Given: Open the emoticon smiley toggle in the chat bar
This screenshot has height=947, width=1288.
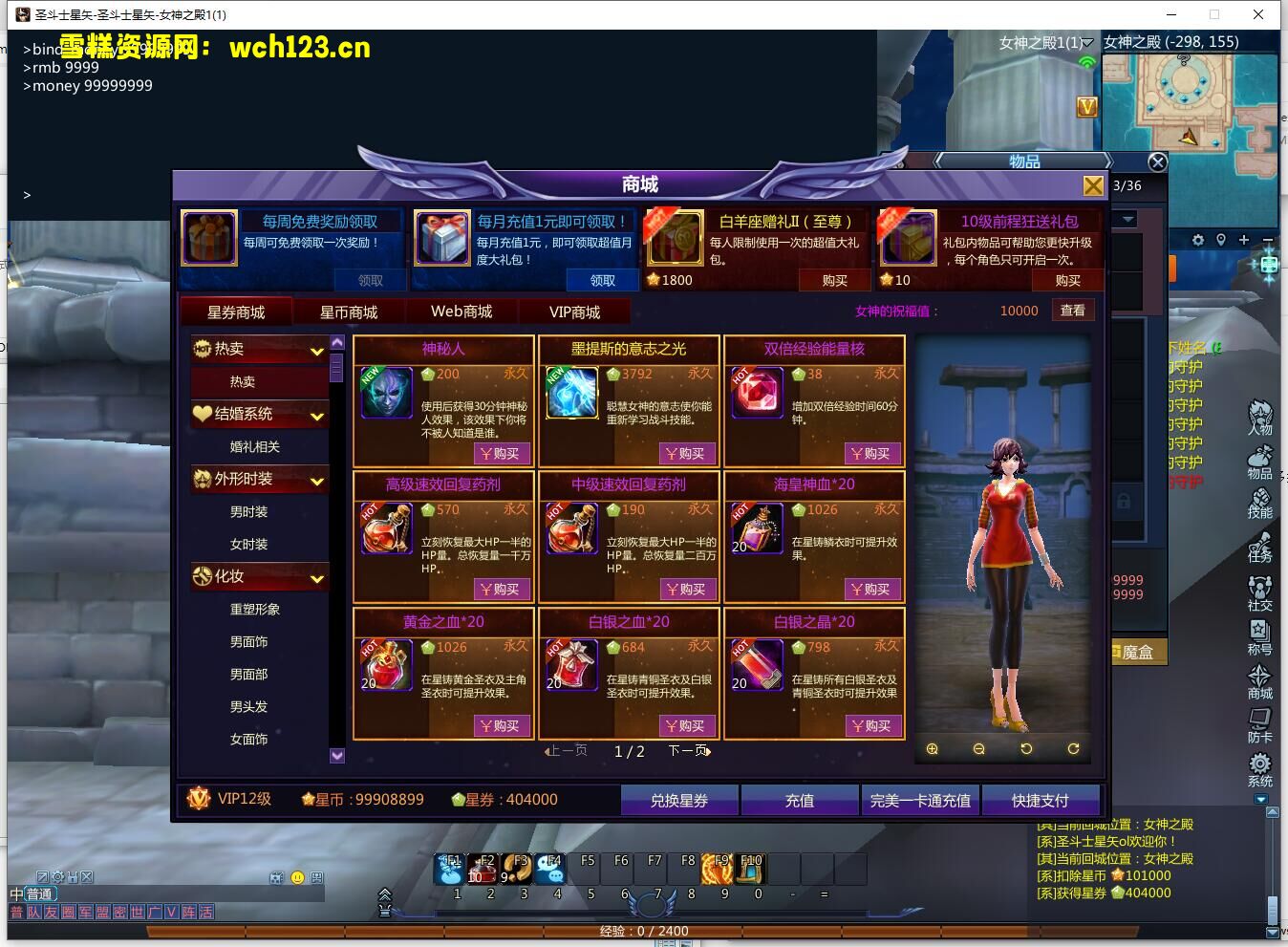Looking at the screenshot, I should point(299,875).
